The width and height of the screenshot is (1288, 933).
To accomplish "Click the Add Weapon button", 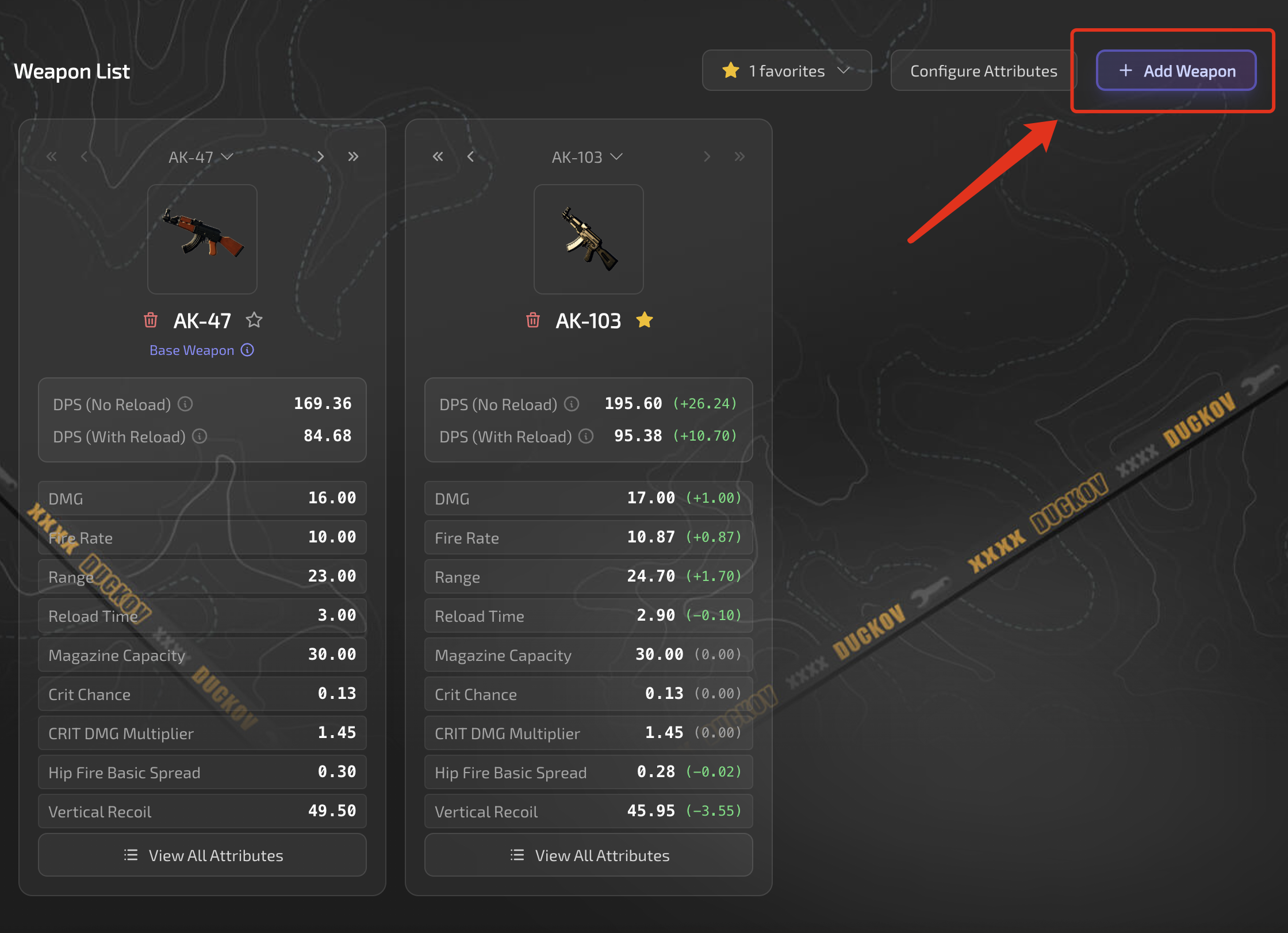I will pyautogui.click(x=1176, y=71).
